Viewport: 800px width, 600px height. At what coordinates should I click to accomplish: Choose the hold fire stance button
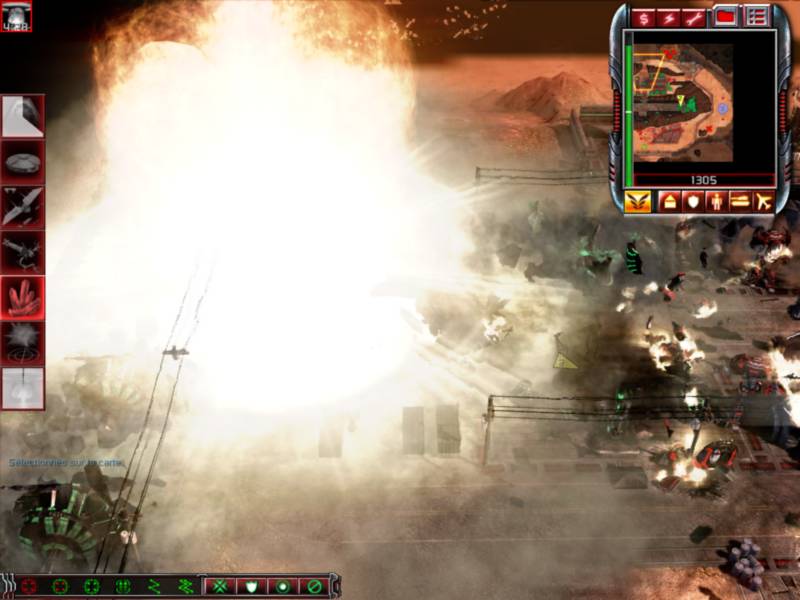point(314,585)
